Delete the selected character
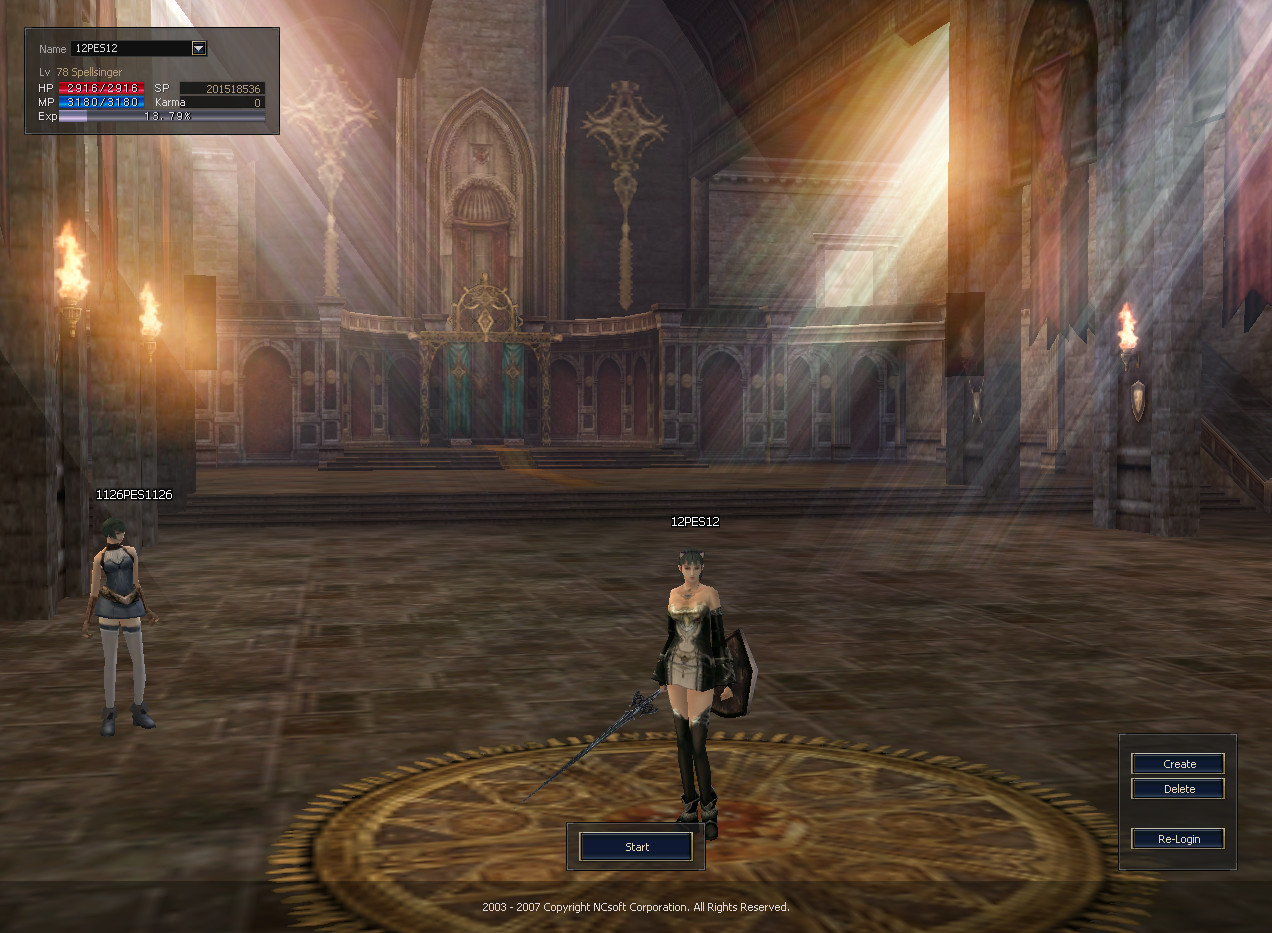The image size is (1272, 933). tap(1178, 789)
